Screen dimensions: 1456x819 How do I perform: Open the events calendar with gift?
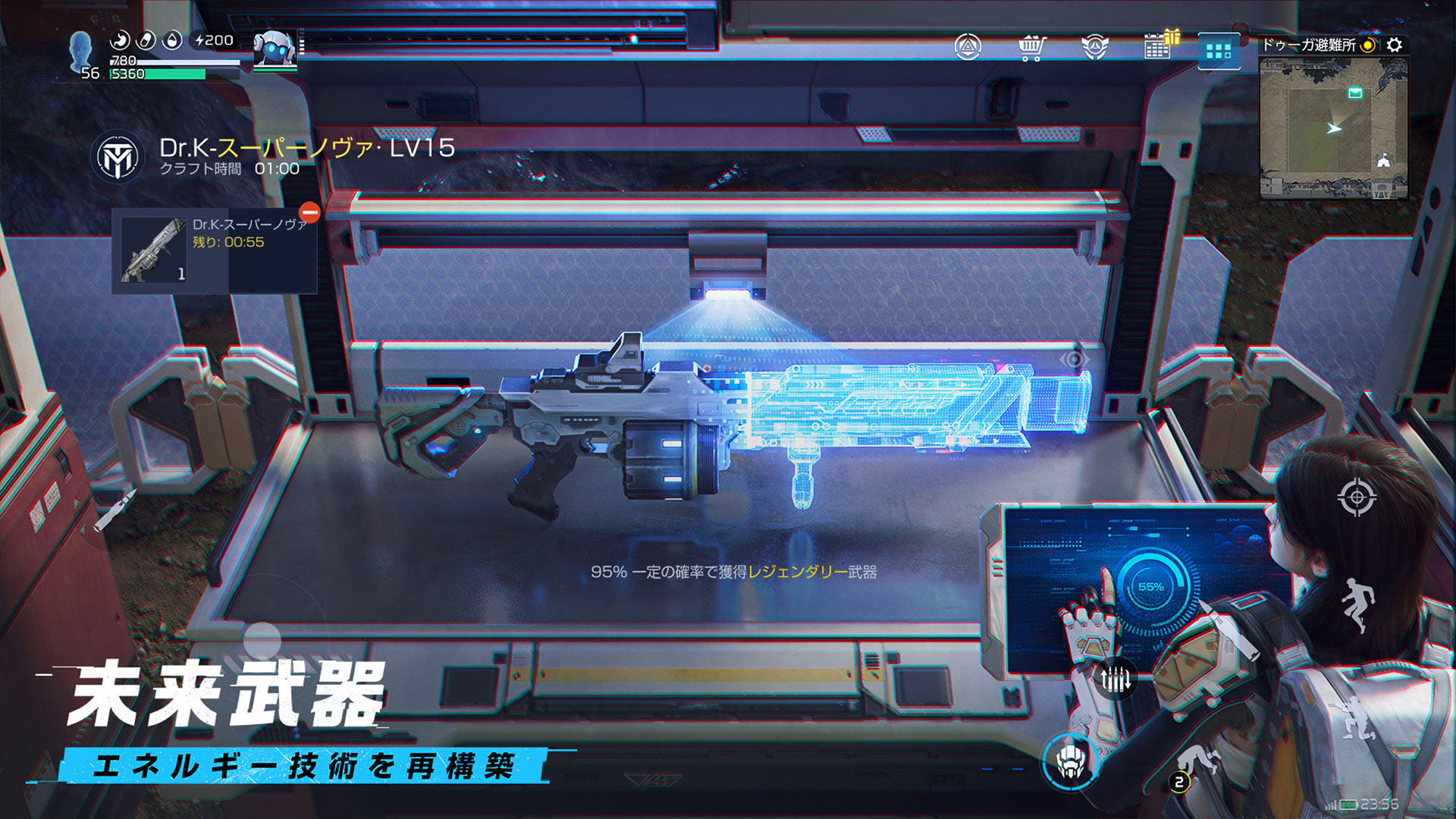click(1155, 47)
